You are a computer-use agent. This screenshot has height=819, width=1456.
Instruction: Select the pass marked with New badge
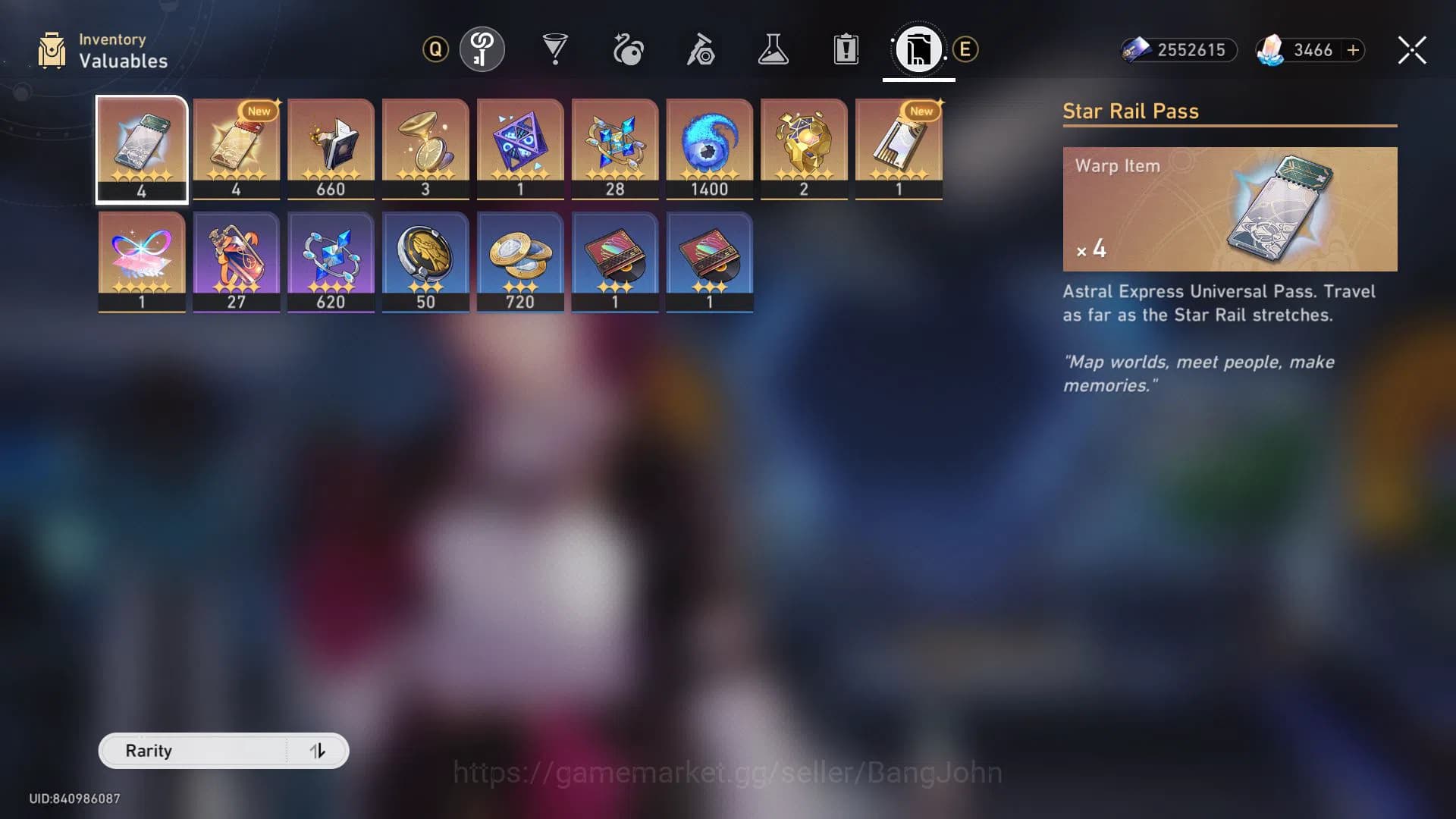tap(236, 148)
